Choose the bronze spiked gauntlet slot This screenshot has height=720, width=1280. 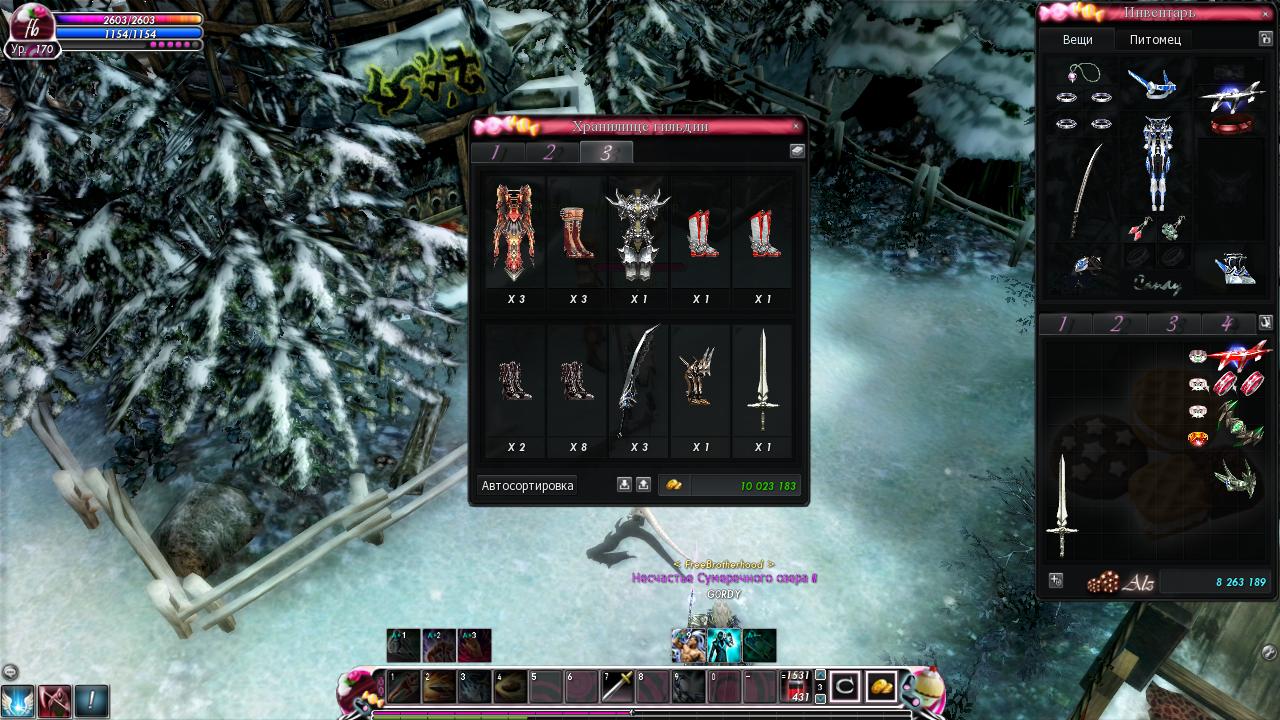[700, 380]
